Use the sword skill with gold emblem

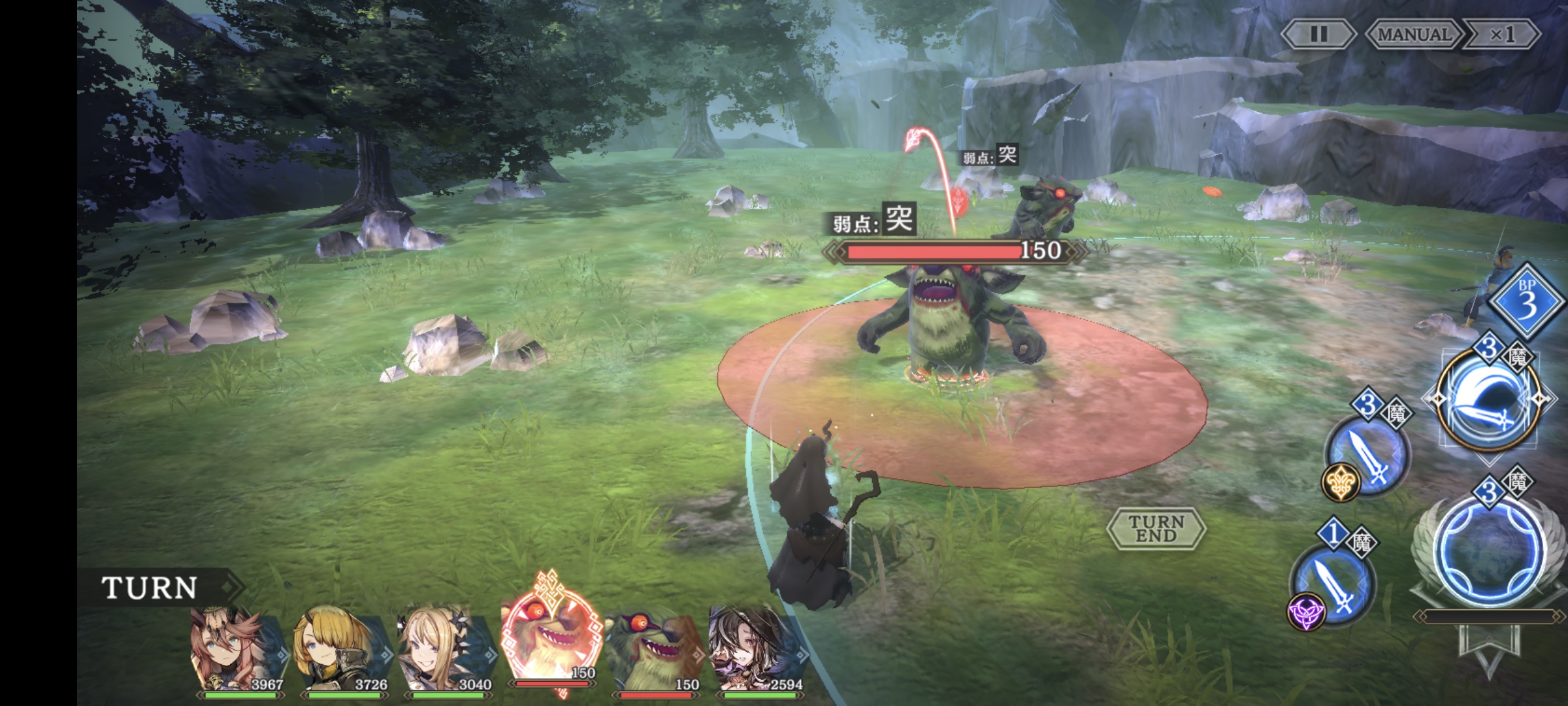(x=1367, y=452)
